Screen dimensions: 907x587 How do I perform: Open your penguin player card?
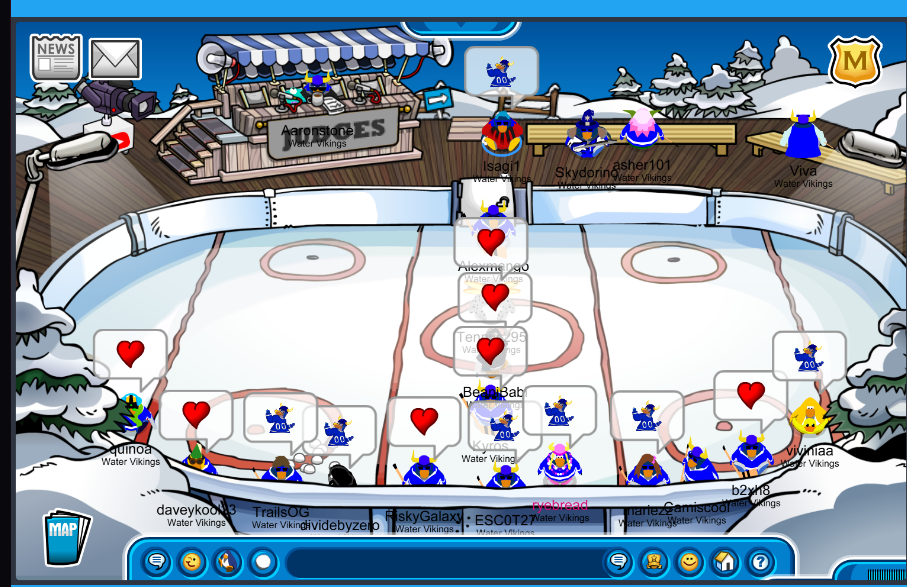(653, 562)
